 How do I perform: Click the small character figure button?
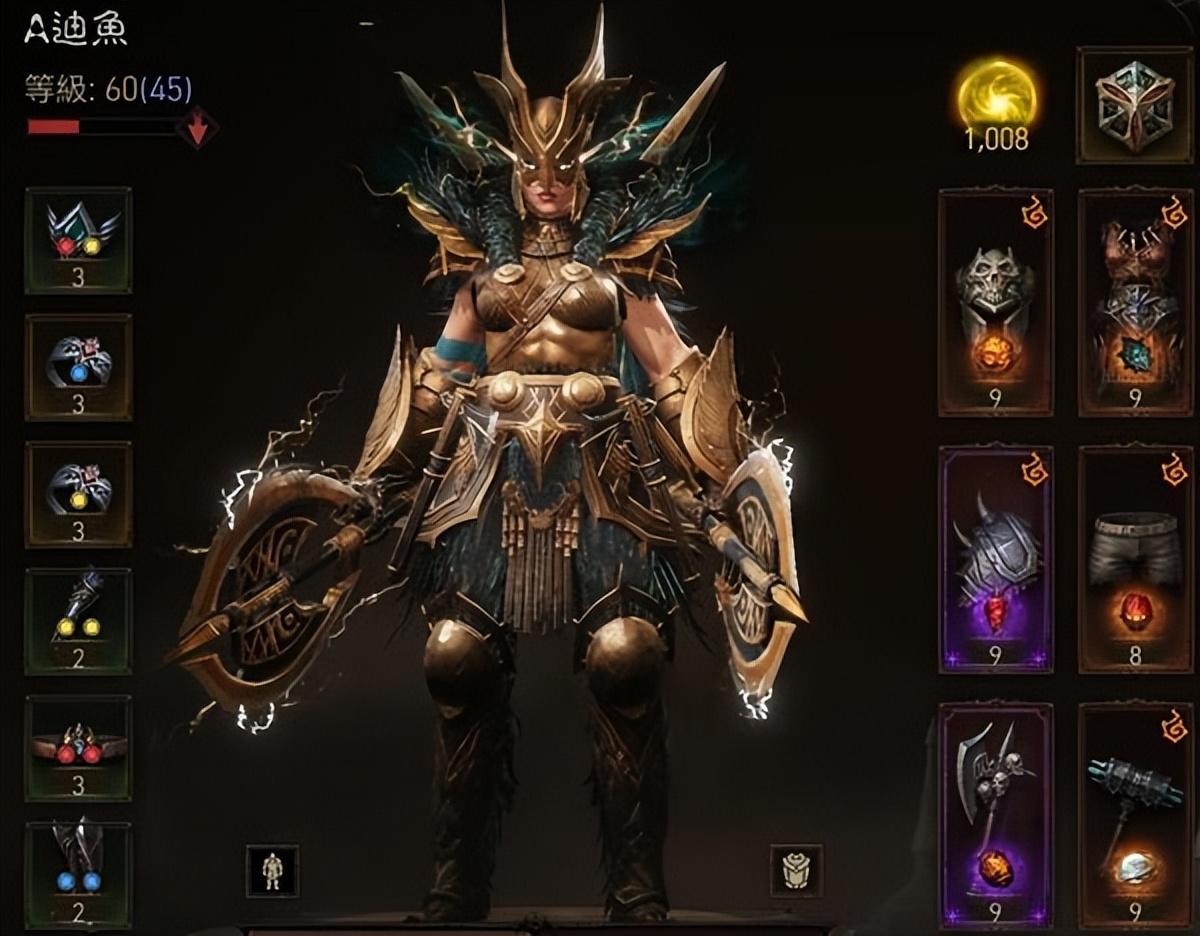[272, 870]
